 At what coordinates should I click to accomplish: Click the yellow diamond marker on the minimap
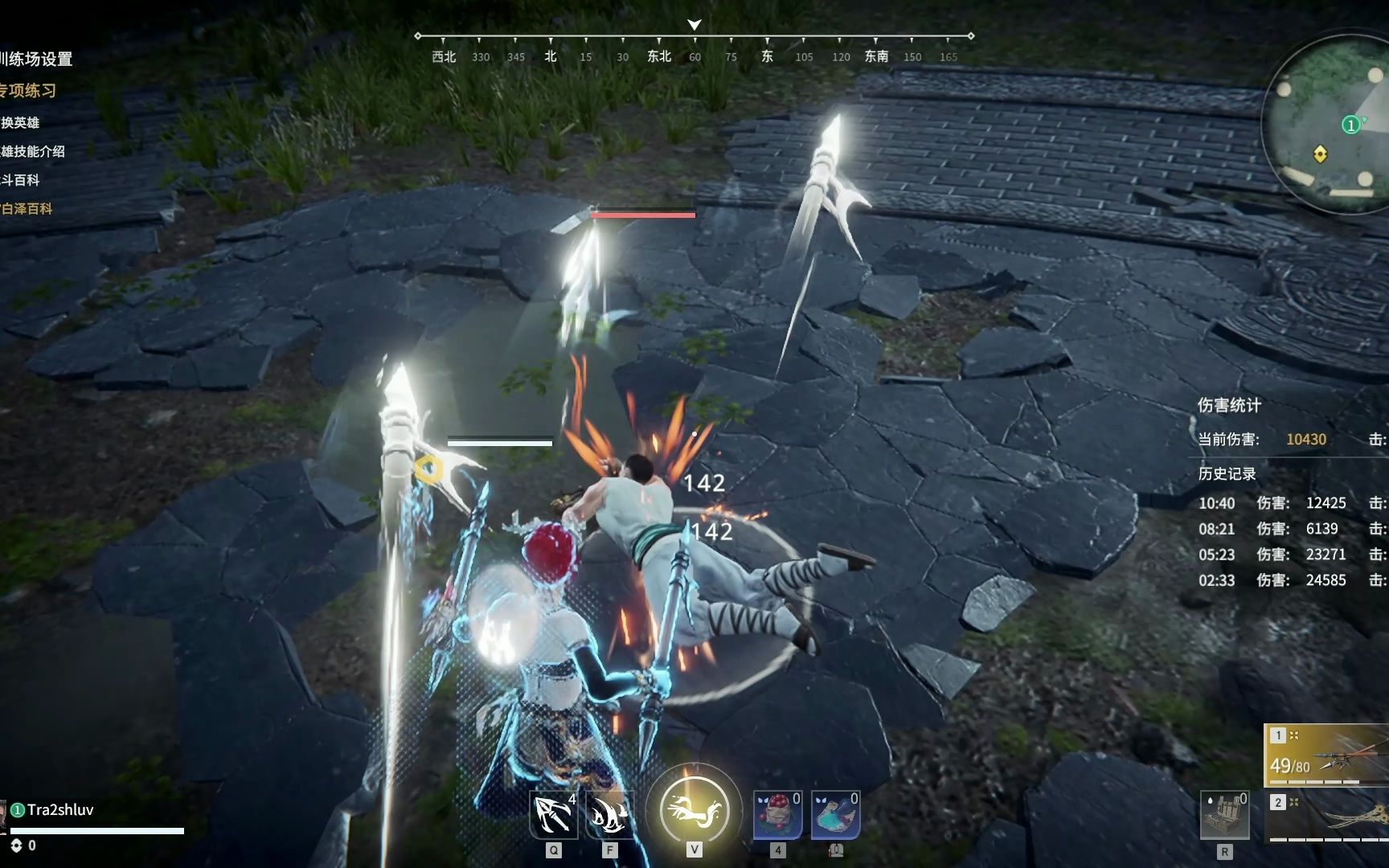tap(1320, 154)
